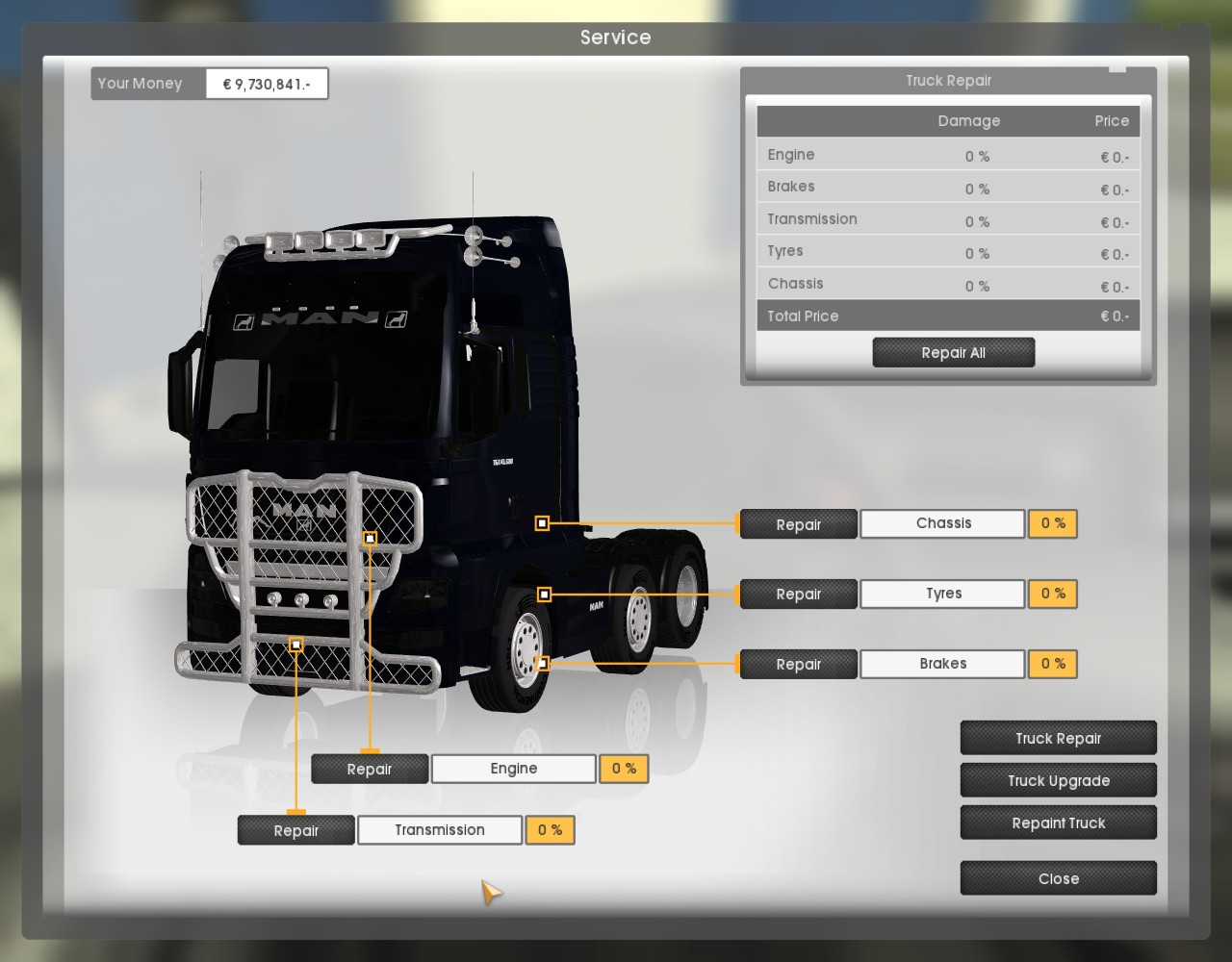The height and width of the screenshot is (962, 1232).
Task: Choose Repaint Truck
Action: [x=1058, y=823]
